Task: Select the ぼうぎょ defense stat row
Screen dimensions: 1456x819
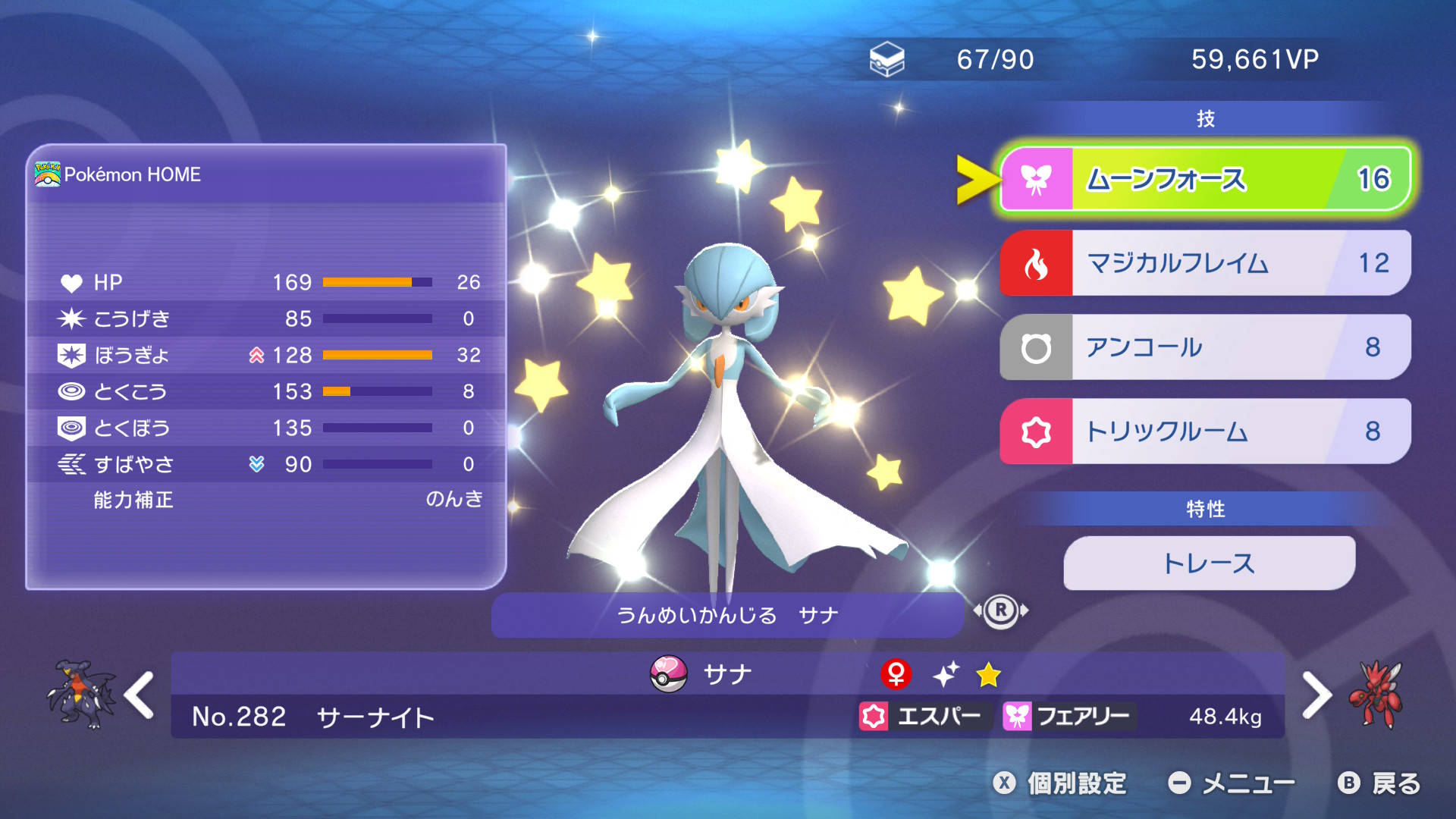Action: click(x=265, y=355)
